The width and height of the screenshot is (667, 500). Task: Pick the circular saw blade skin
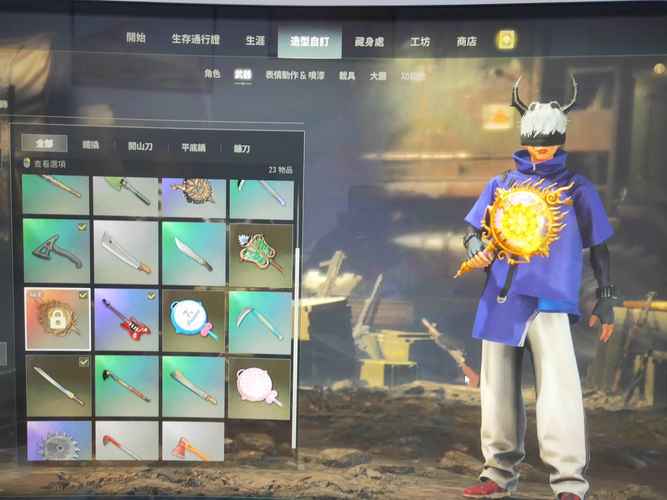[57, 441]
